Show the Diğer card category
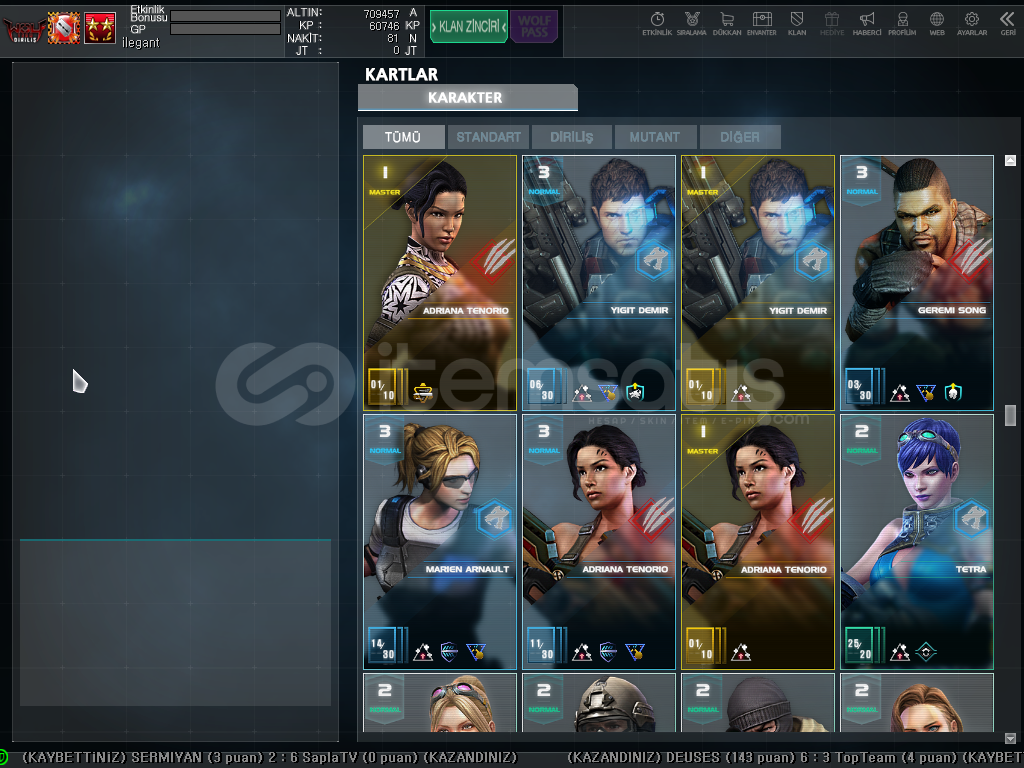The image size is (1024, 768). [739, 137]
